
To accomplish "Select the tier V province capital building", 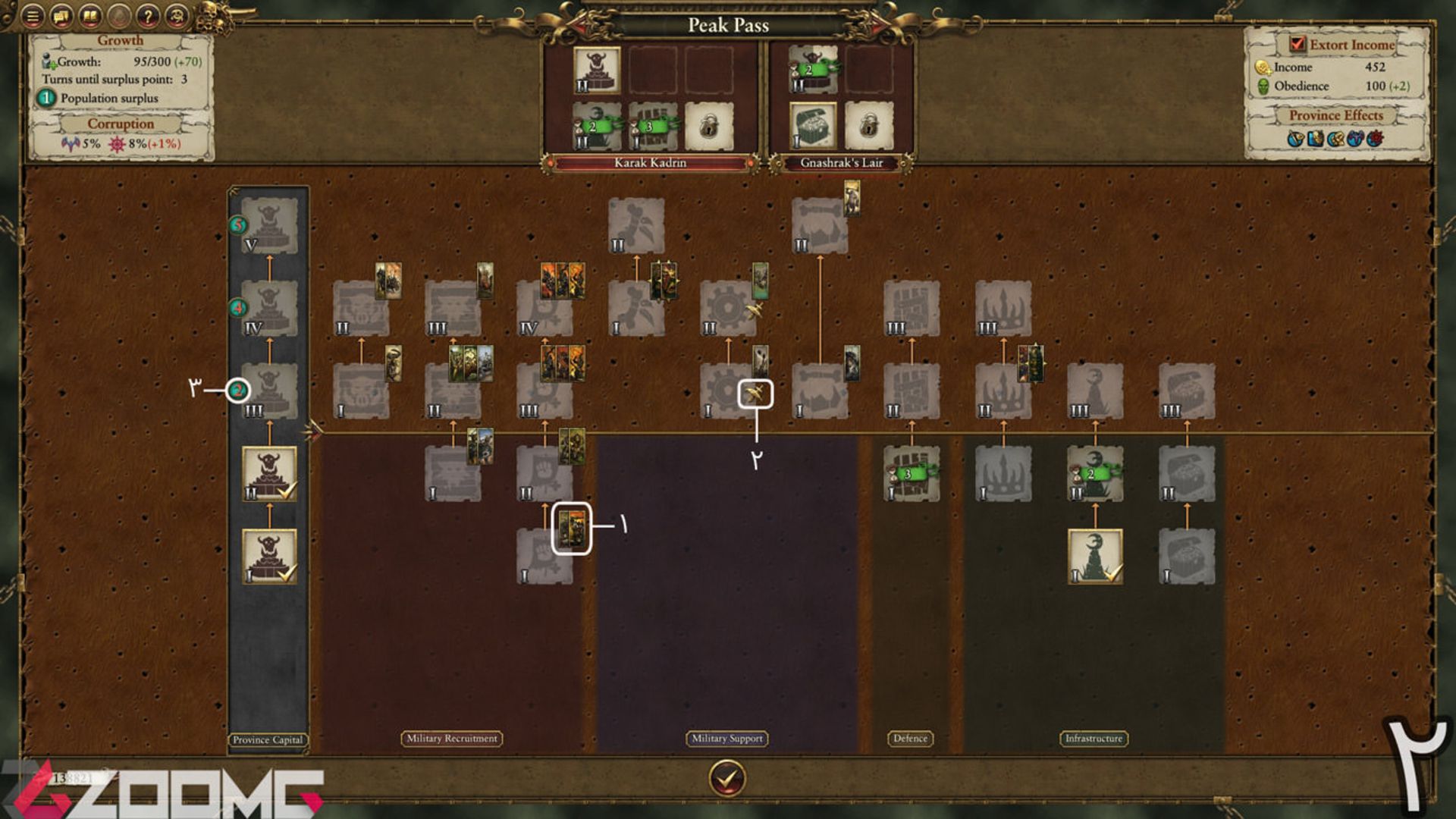I will 269,225.
